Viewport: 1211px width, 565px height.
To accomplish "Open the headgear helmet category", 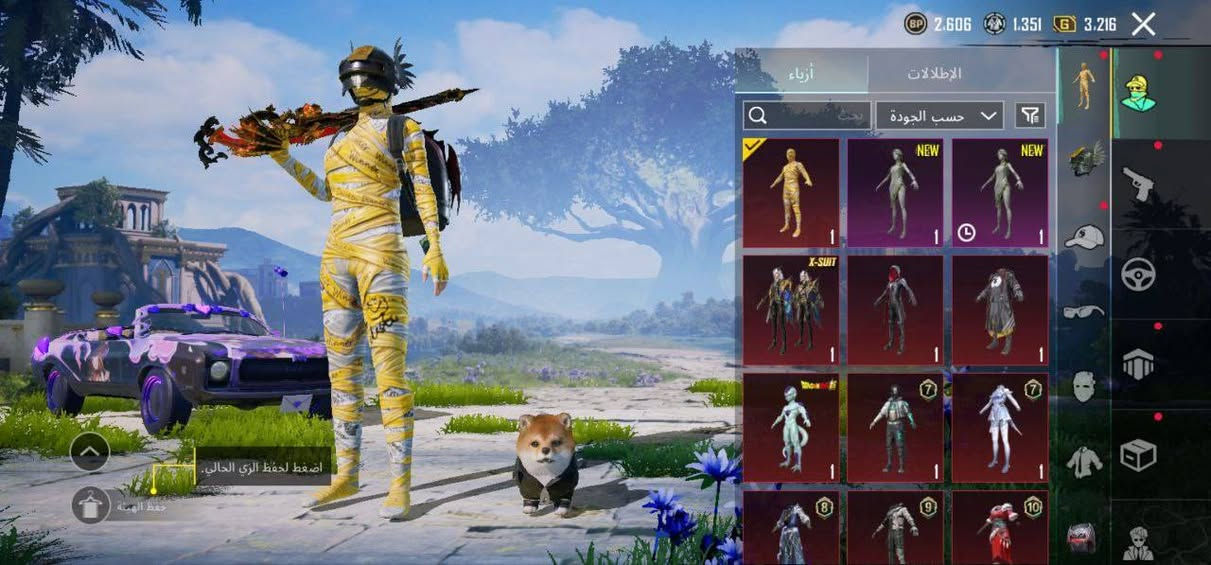I will pos(1085,159).
